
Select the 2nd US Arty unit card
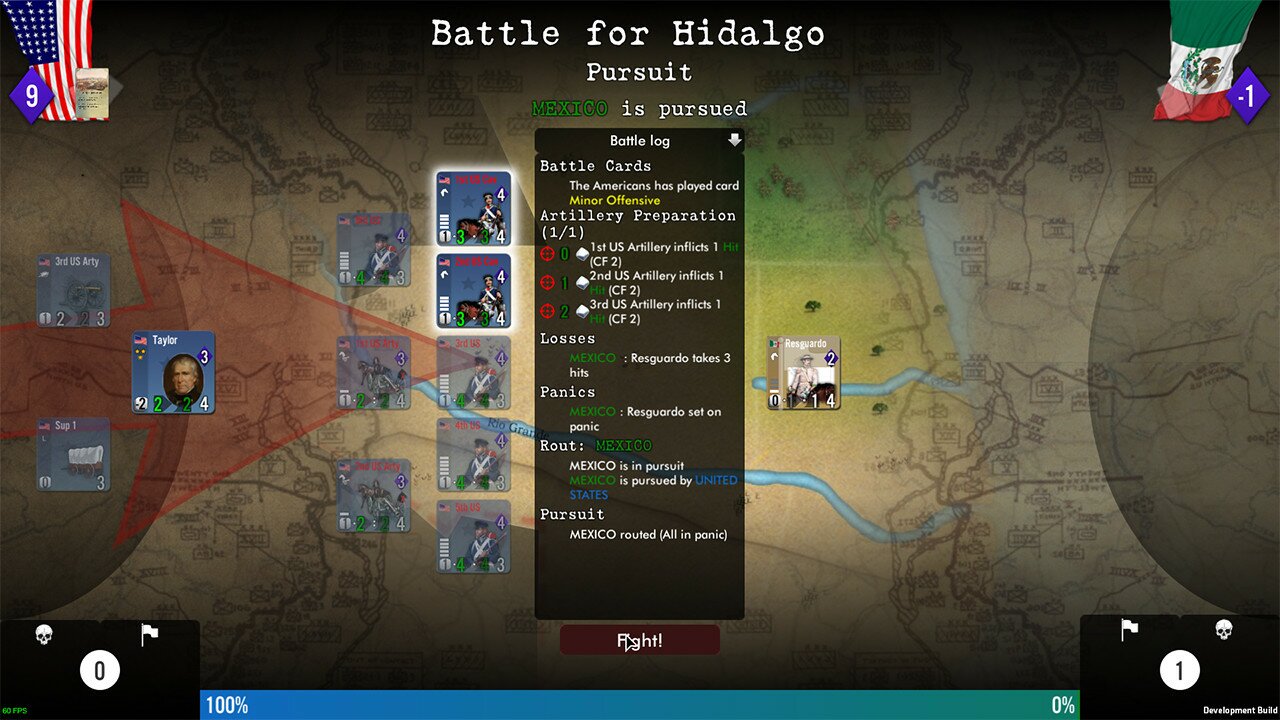tap(374, 496)
